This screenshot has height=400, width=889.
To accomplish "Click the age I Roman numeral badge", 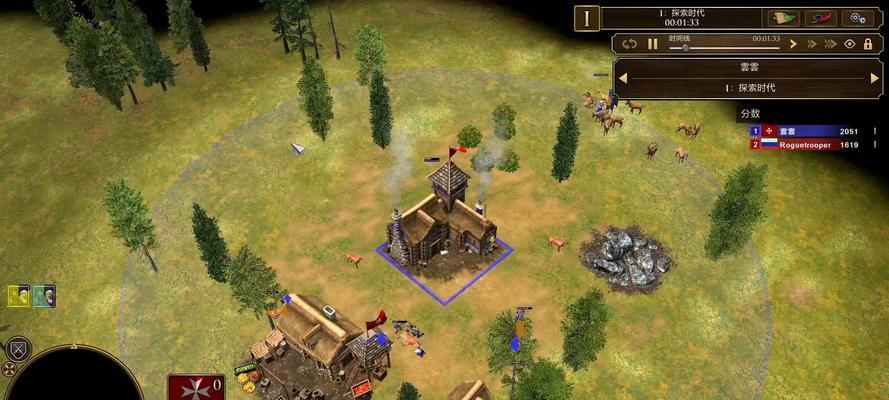I will coord(587,17).
